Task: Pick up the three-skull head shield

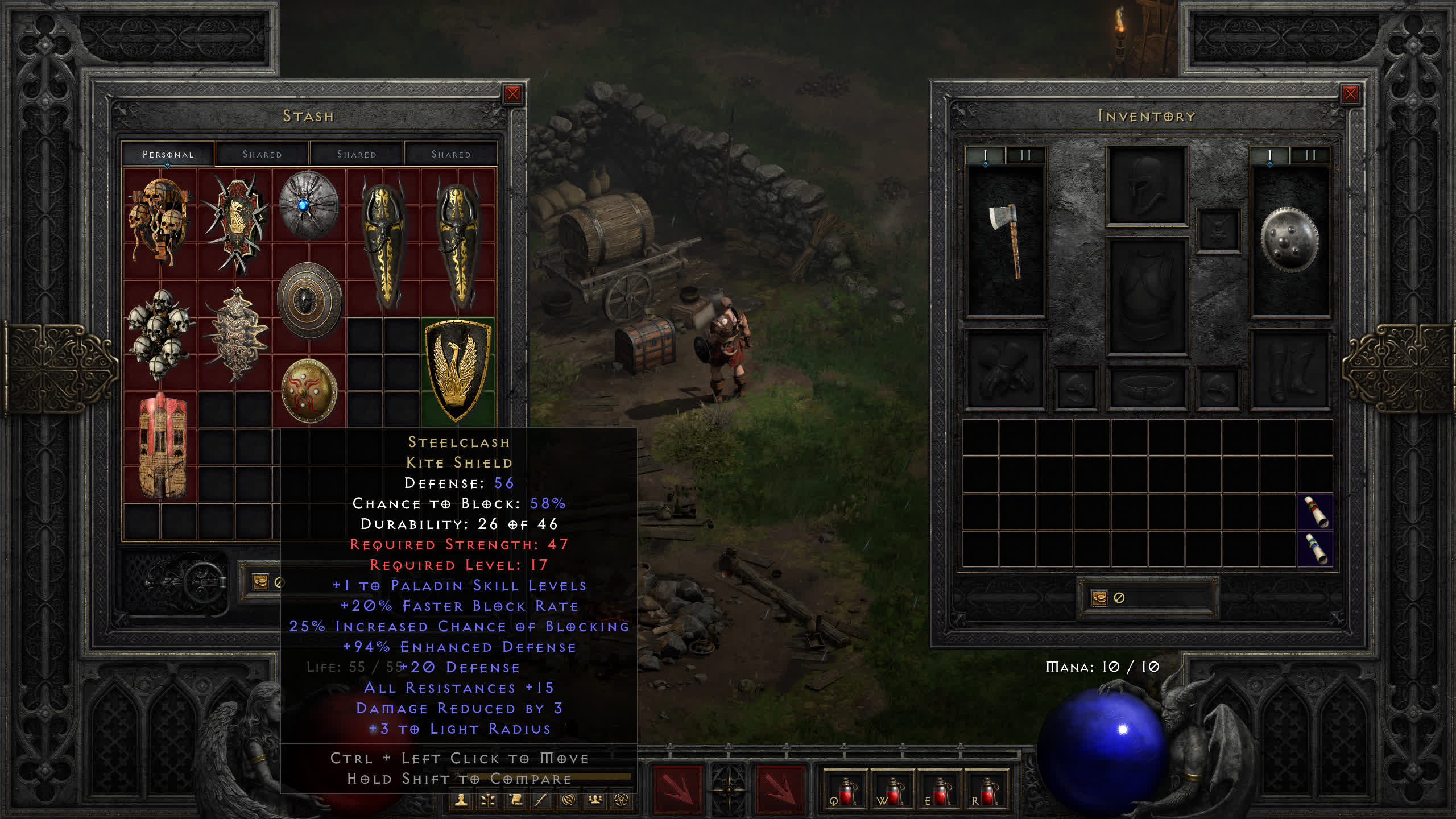Action: pos(160,221)
